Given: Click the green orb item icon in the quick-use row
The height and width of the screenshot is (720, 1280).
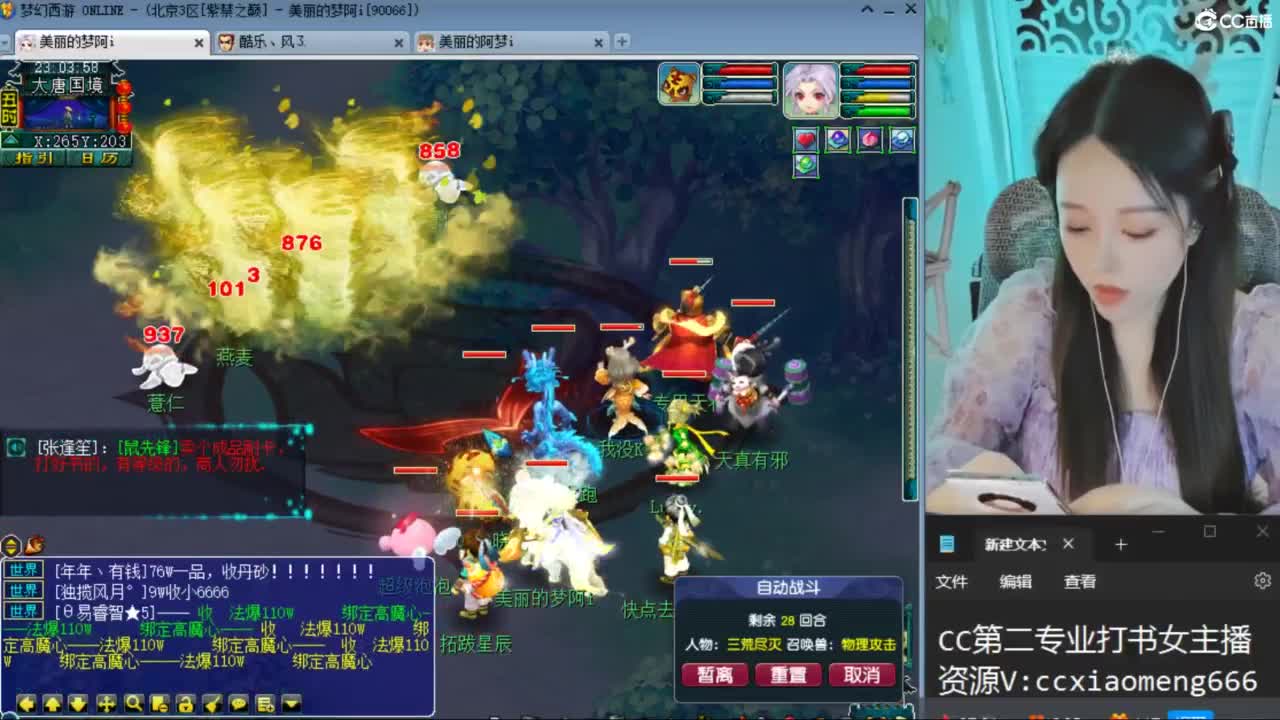Looking at the screenshot, I should [x=807, y=163].
